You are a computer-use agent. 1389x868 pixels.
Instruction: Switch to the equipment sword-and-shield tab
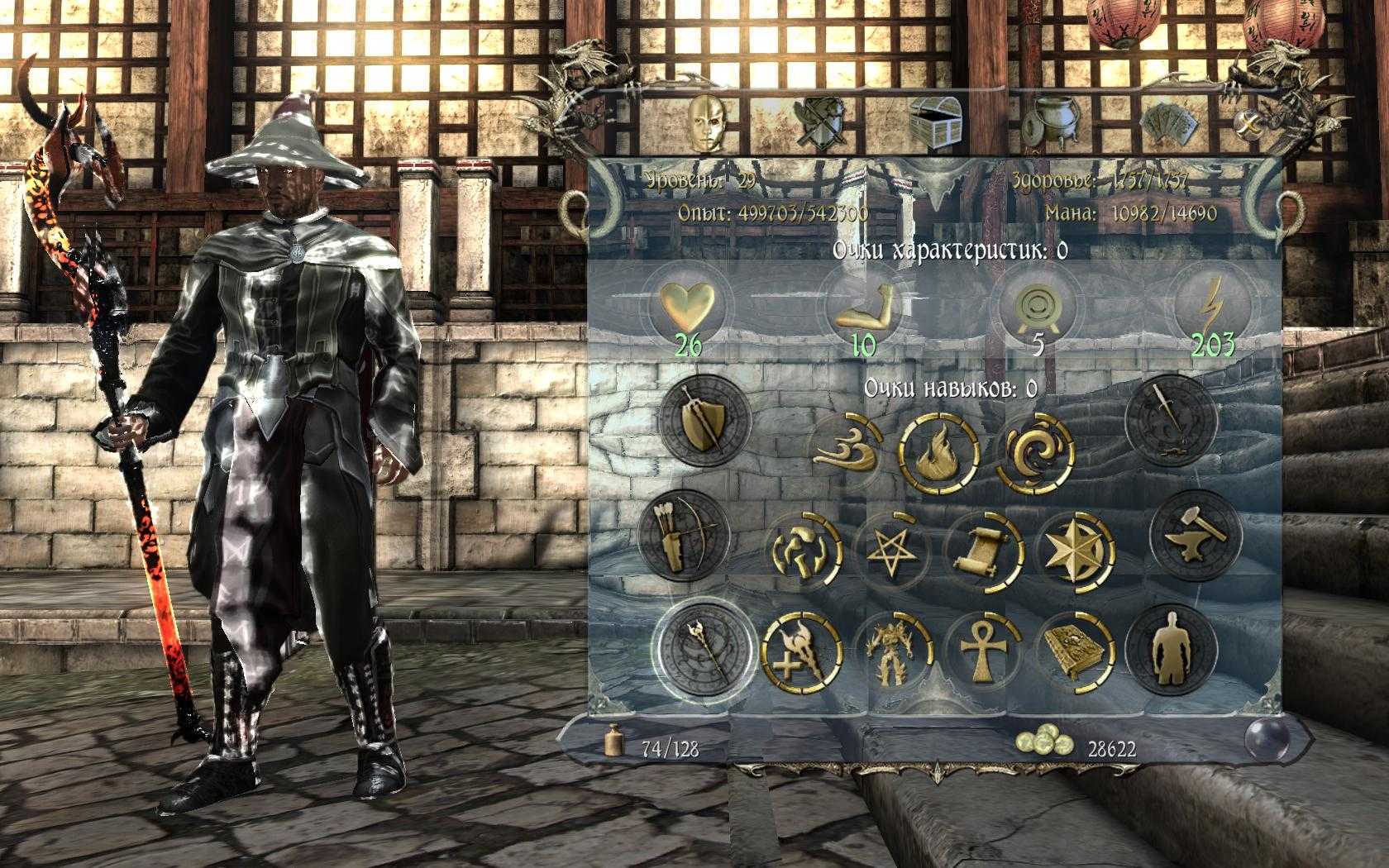819,122
